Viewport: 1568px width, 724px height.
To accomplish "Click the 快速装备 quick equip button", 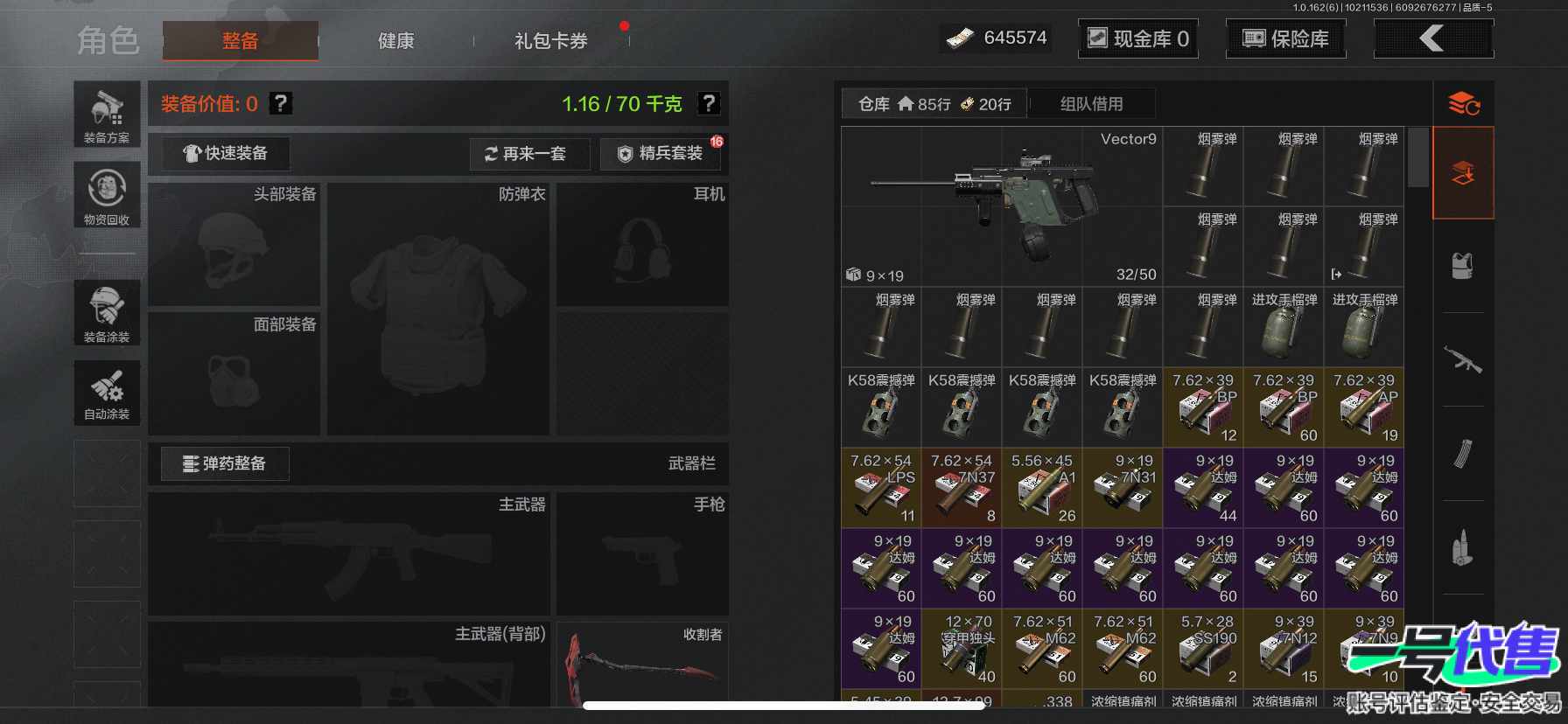I will [225, 154].
